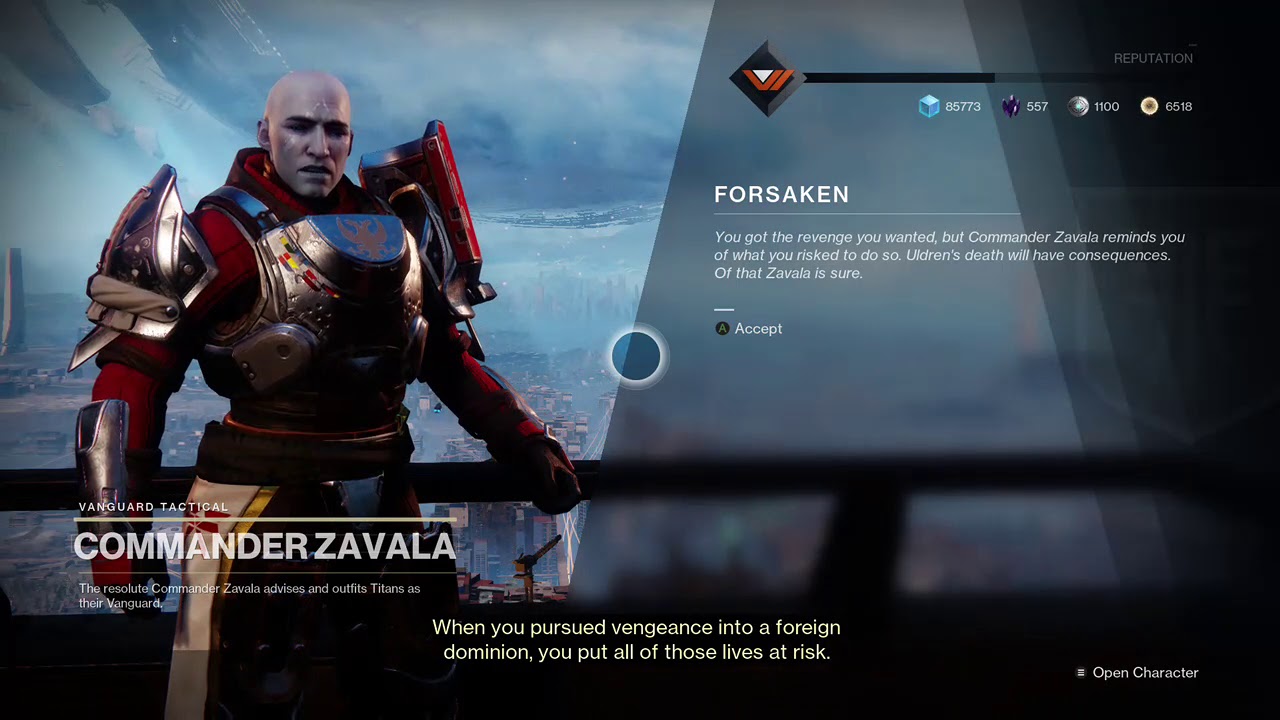Accept the Forsaken quest from Zavala
1280x720 pixels.
point(749,329)
